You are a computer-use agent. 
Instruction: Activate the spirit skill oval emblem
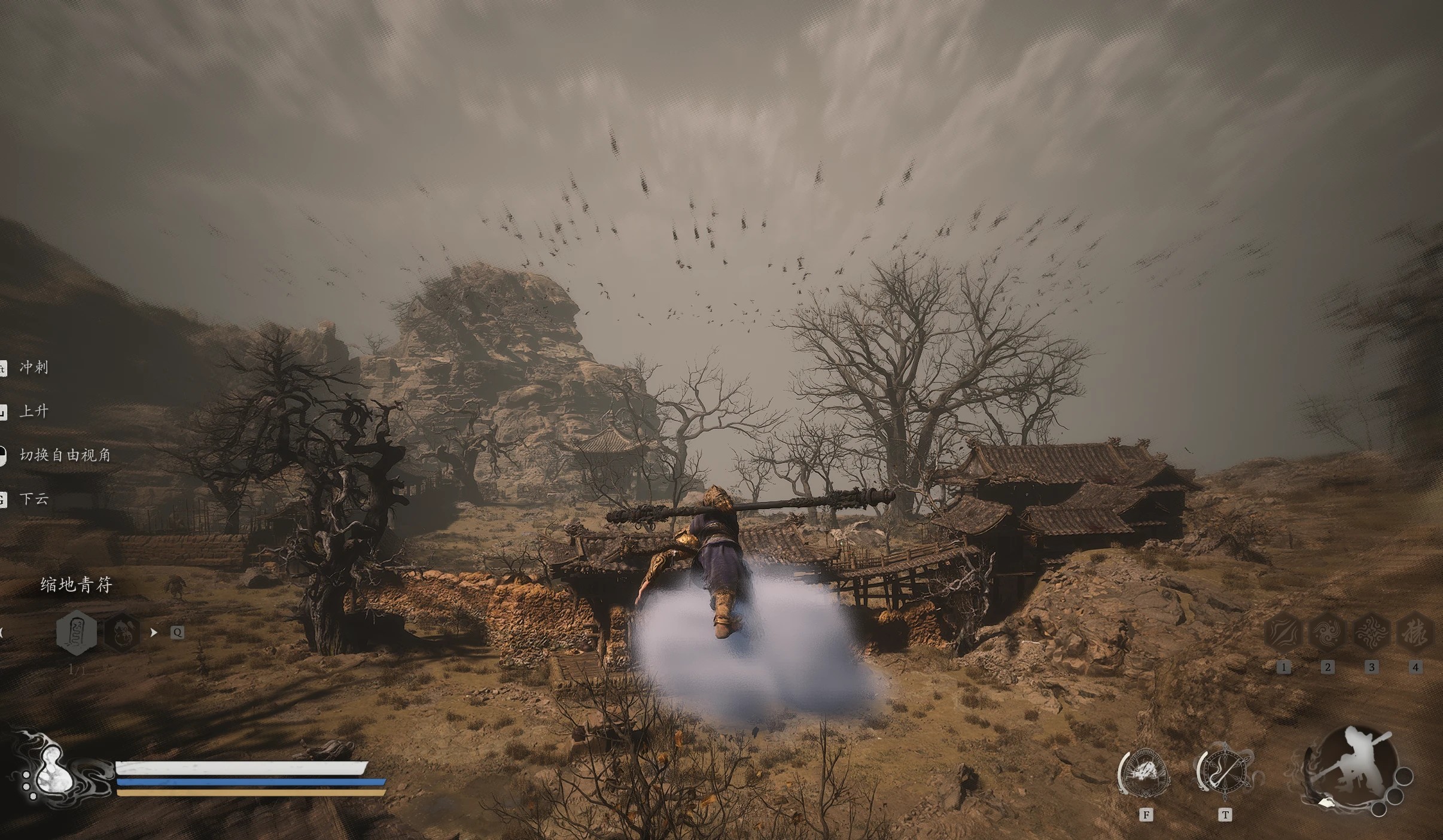coord(1146,774)
